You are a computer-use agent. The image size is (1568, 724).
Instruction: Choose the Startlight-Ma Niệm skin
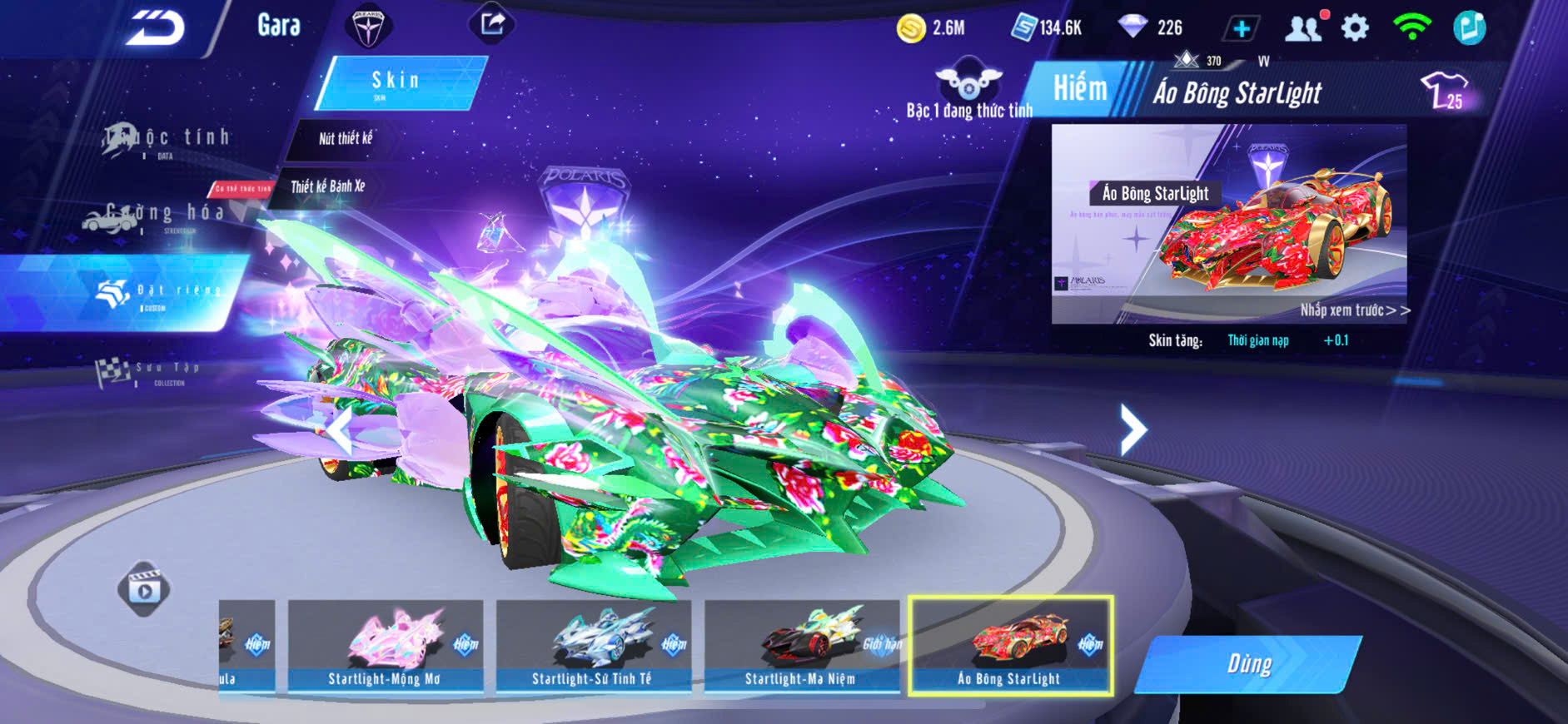coord(801,646)
